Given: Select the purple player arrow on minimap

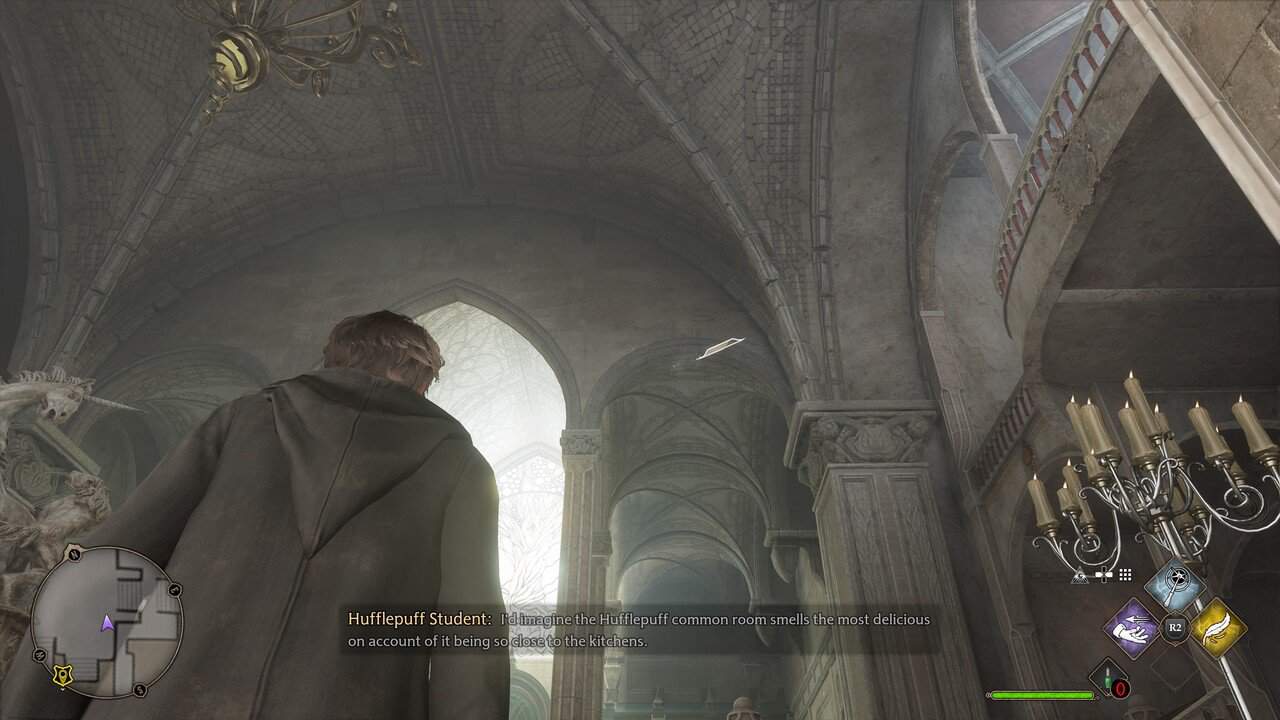Looking at the screenshot, I should pyautogui.click(x=107, y=624).
